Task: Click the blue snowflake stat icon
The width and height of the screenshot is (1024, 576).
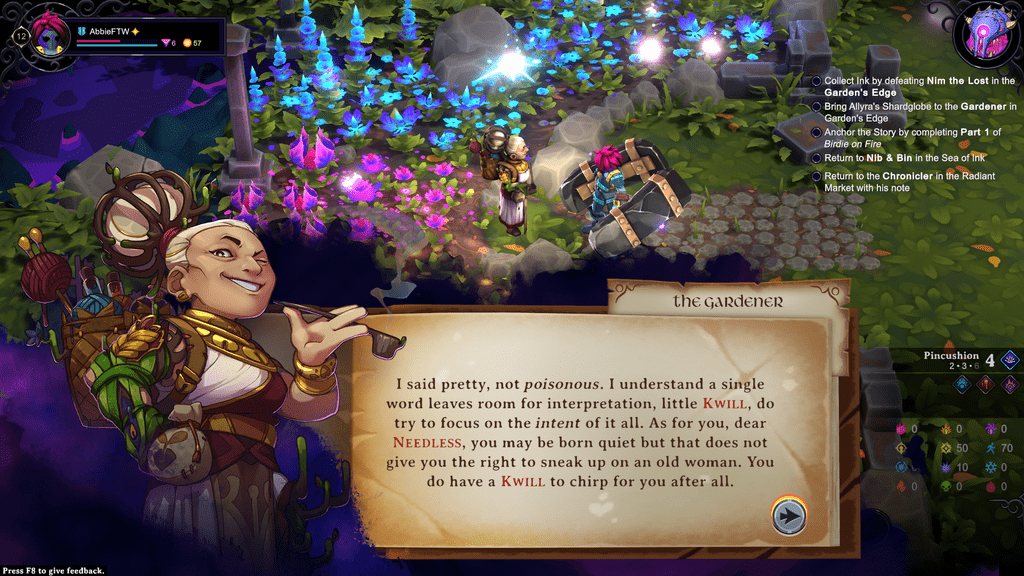Action: point(990,467)
